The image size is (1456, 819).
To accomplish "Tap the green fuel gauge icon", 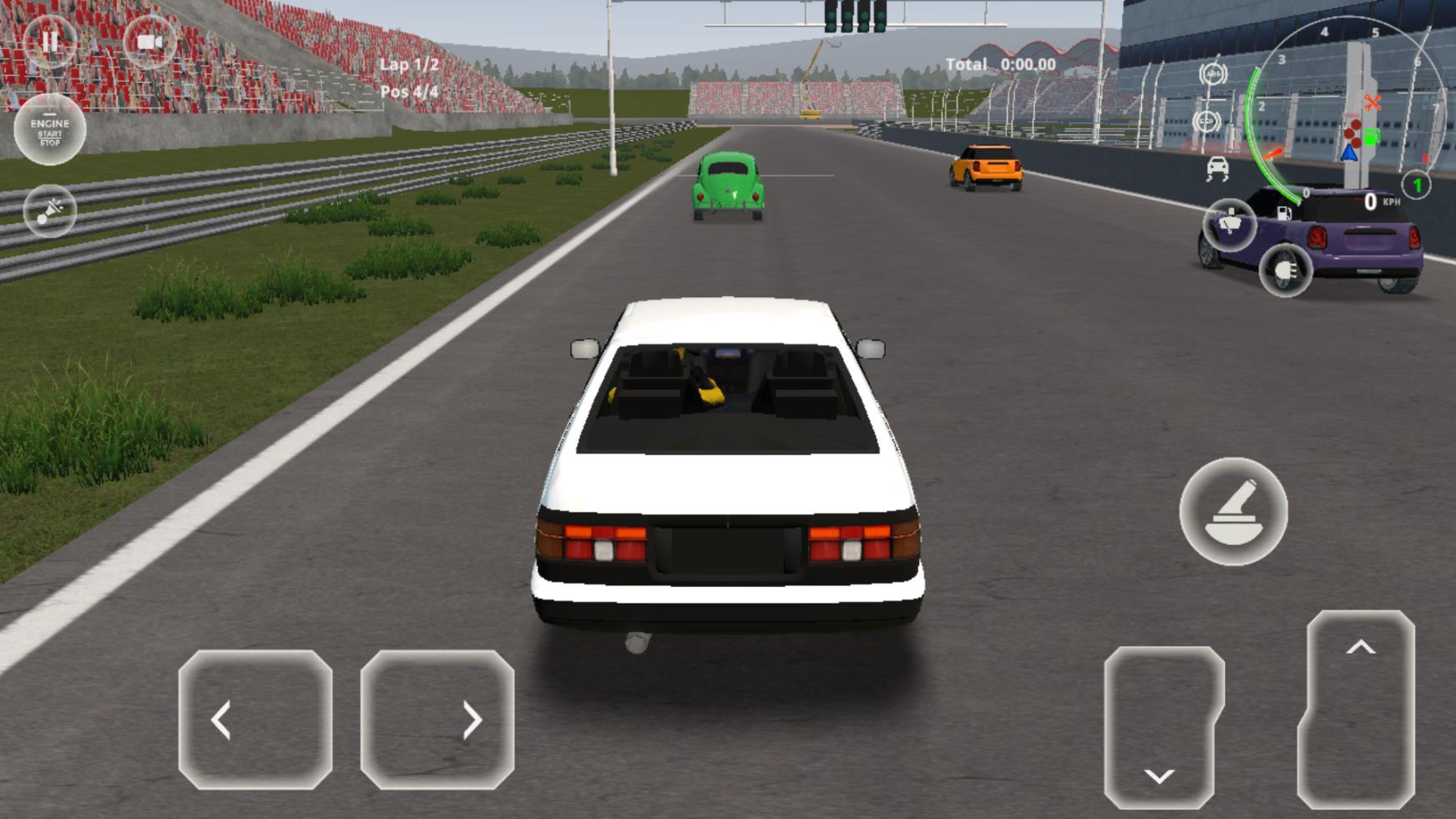I will (1371, 135).
